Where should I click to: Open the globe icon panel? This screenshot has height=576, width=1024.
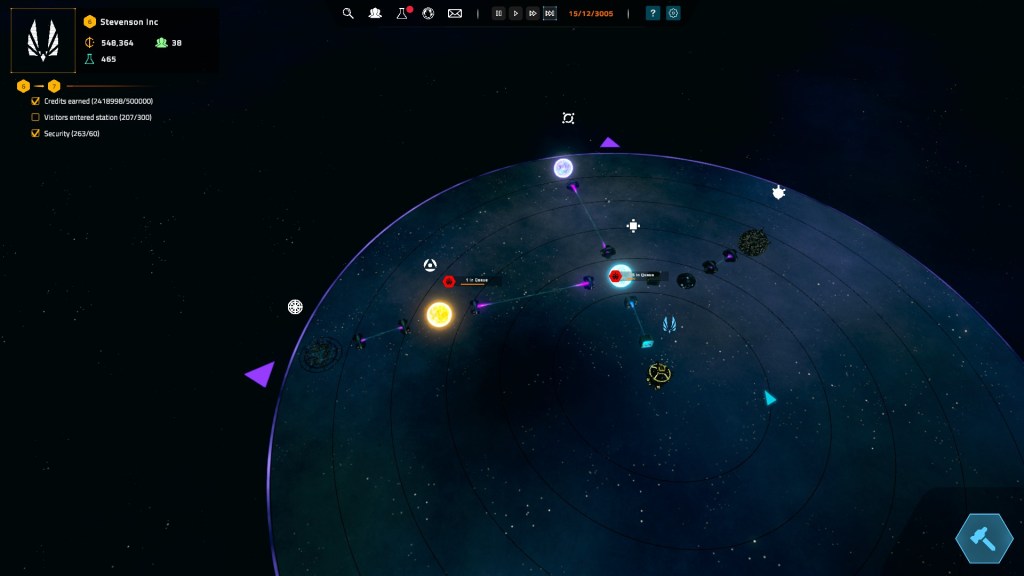point(428,13)
